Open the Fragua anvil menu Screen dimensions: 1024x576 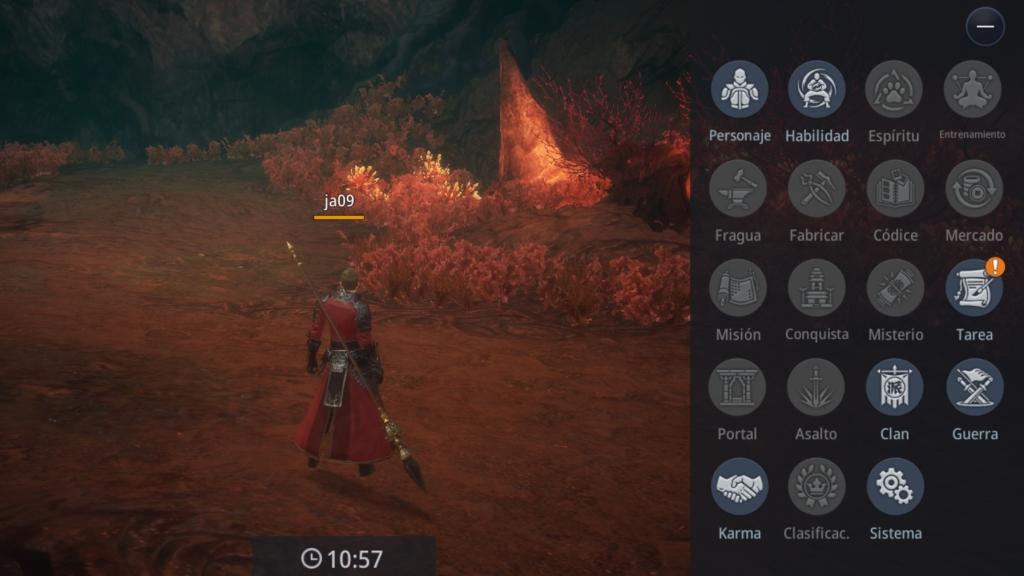[738, 188]
